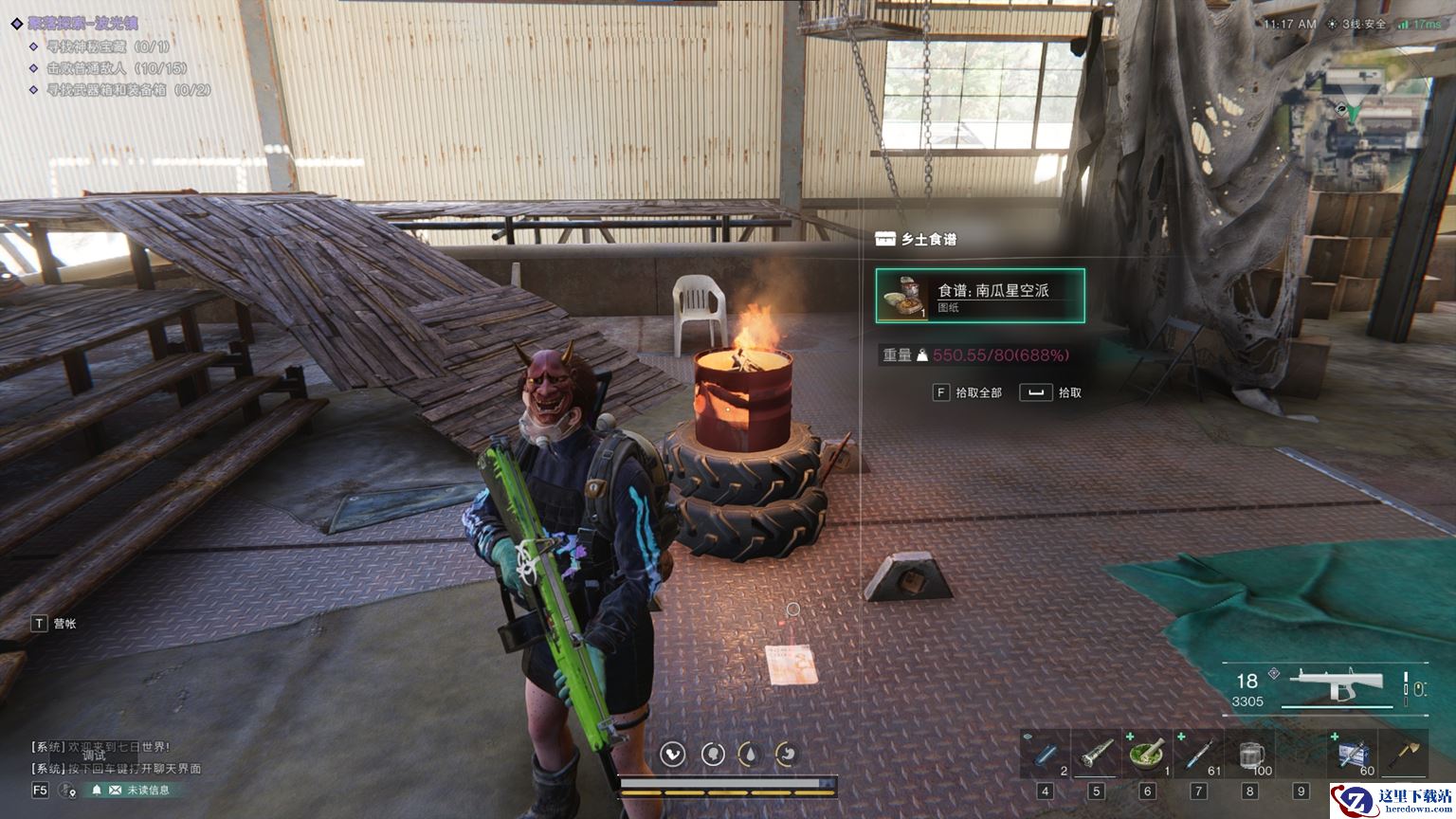Screen dimensions: 1456x819
Task: Select the silver flashlight hotbar slot
Action: coord(1096,755)
